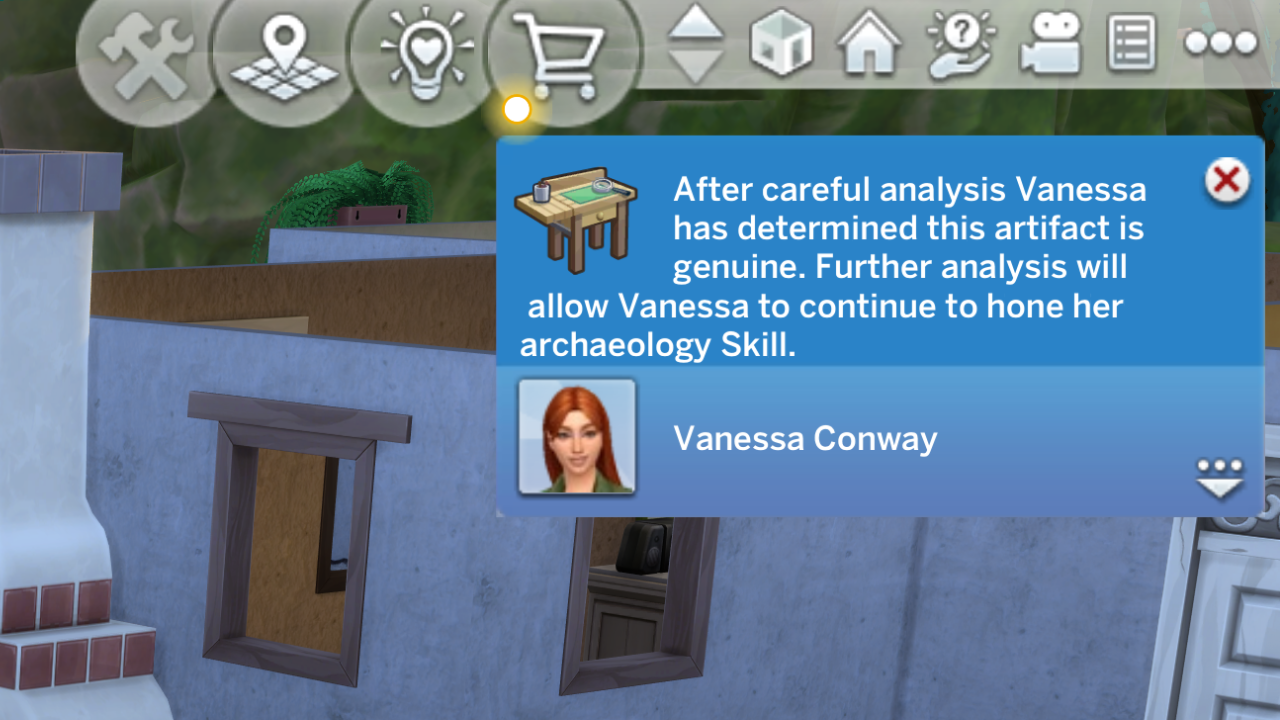Open the world Map view
The image size is (1280, 720).
[285, 45]
